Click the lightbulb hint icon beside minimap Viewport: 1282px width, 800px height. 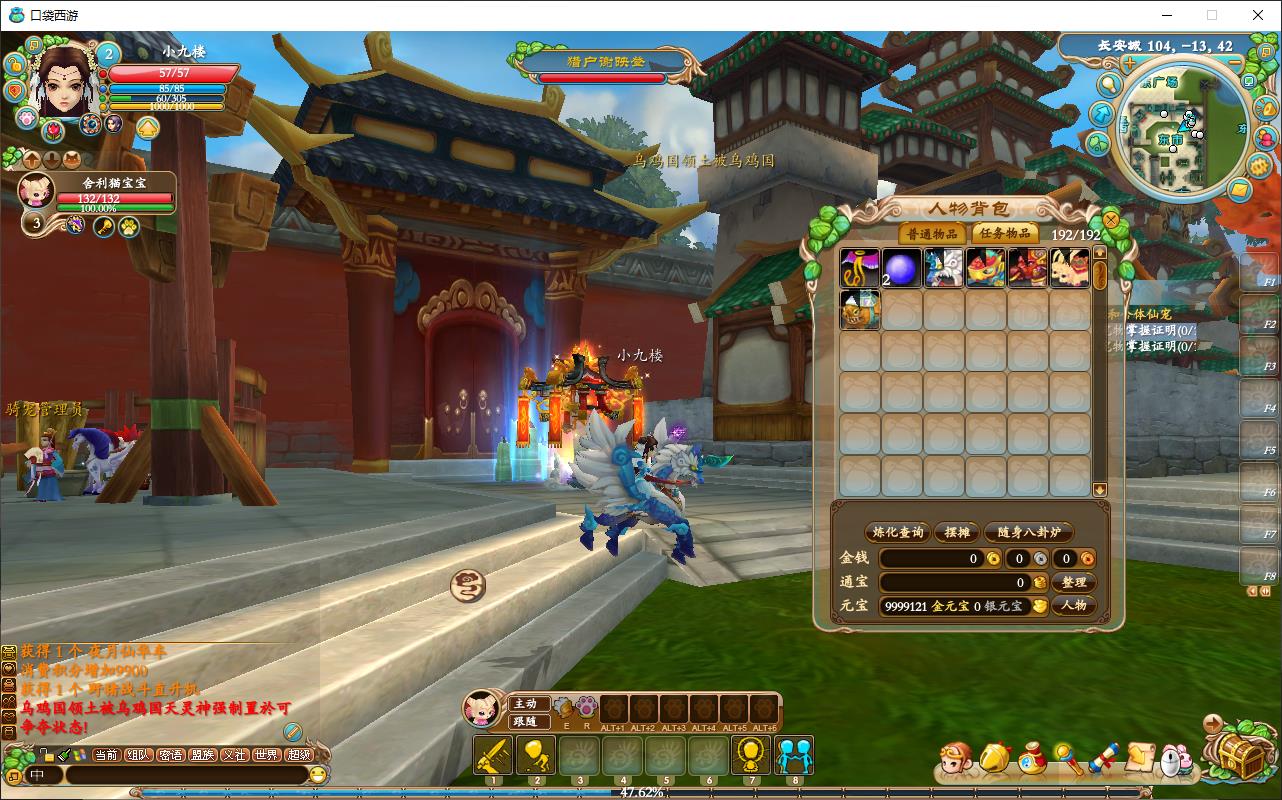[x=1109, y=83]
